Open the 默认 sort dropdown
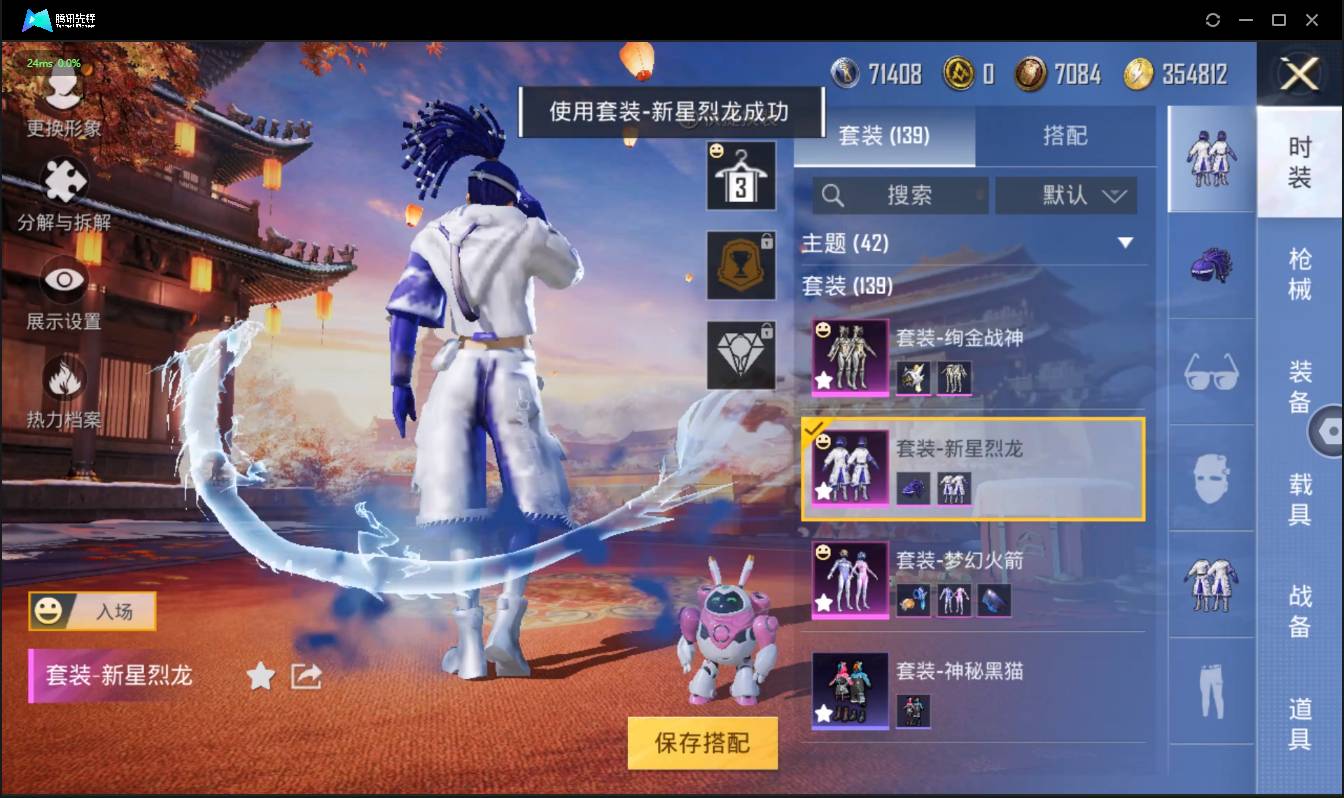 tap(1066, 196)
